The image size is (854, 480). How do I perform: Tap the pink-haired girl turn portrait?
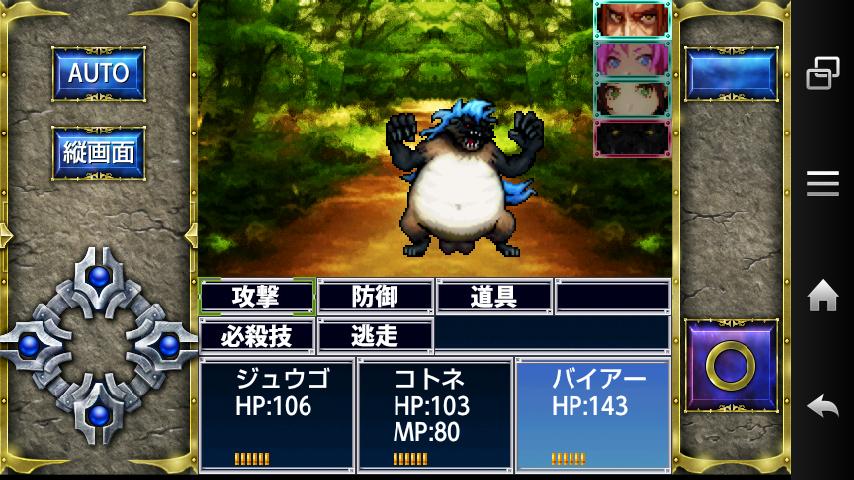(632, 59)
